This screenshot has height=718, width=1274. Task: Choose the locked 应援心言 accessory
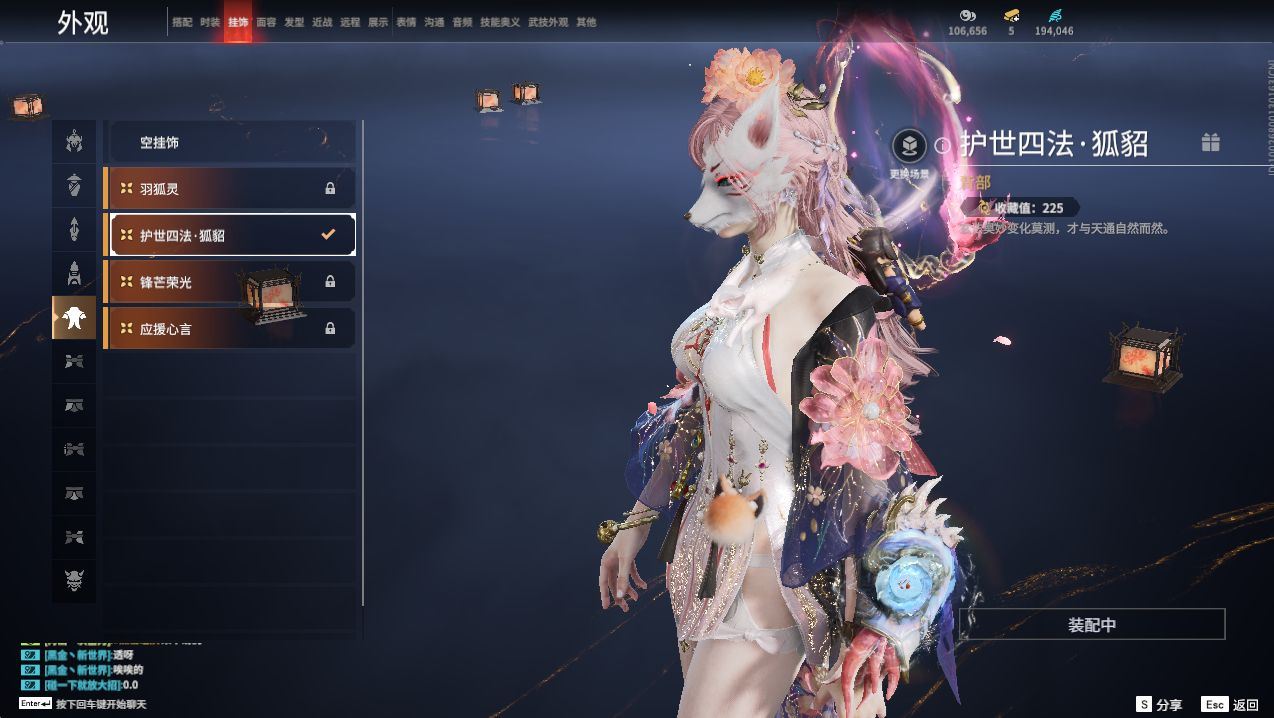[230, 328]
